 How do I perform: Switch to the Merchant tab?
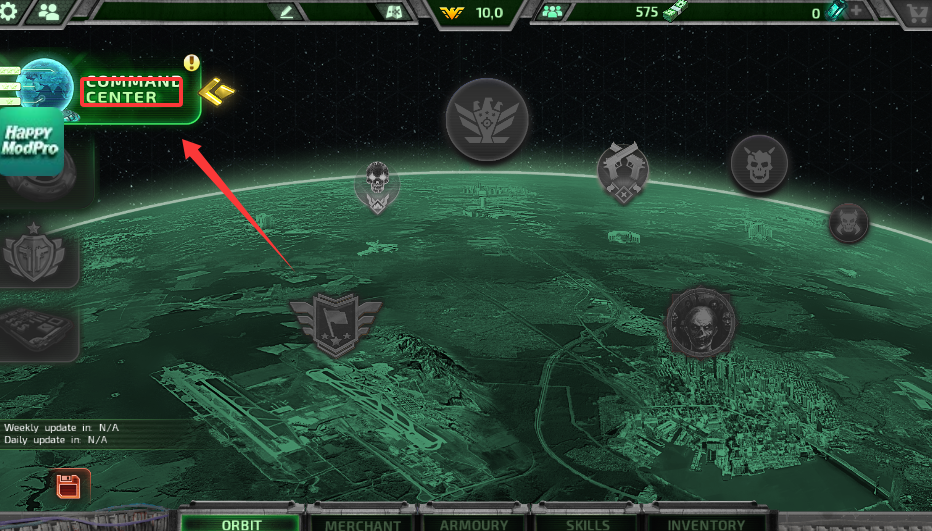click(362, 523)
